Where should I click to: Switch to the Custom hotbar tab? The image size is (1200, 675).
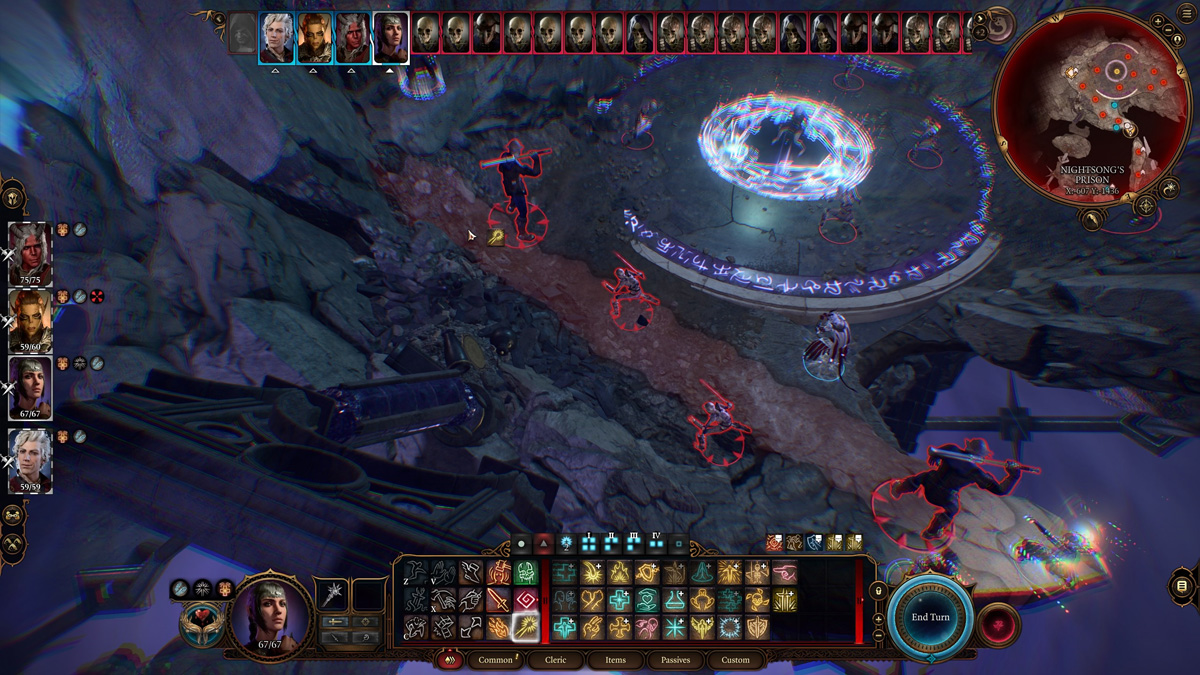(735, 660)
